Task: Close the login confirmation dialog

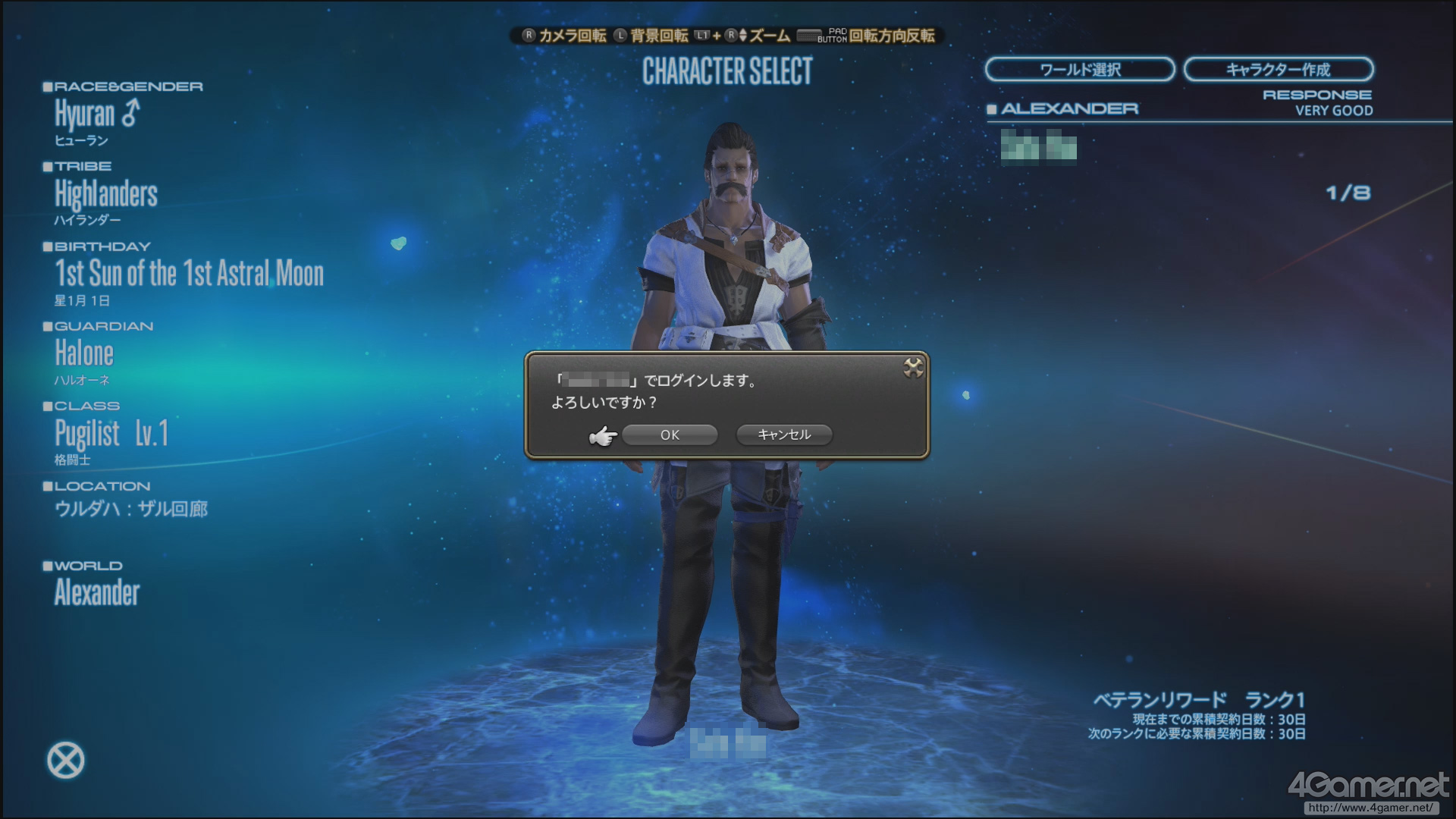Action: tap(913, 369)
